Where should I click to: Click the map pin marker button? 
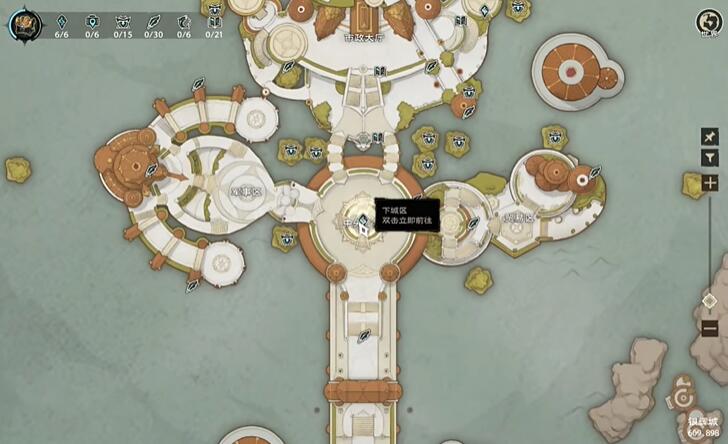click(709, 136)
